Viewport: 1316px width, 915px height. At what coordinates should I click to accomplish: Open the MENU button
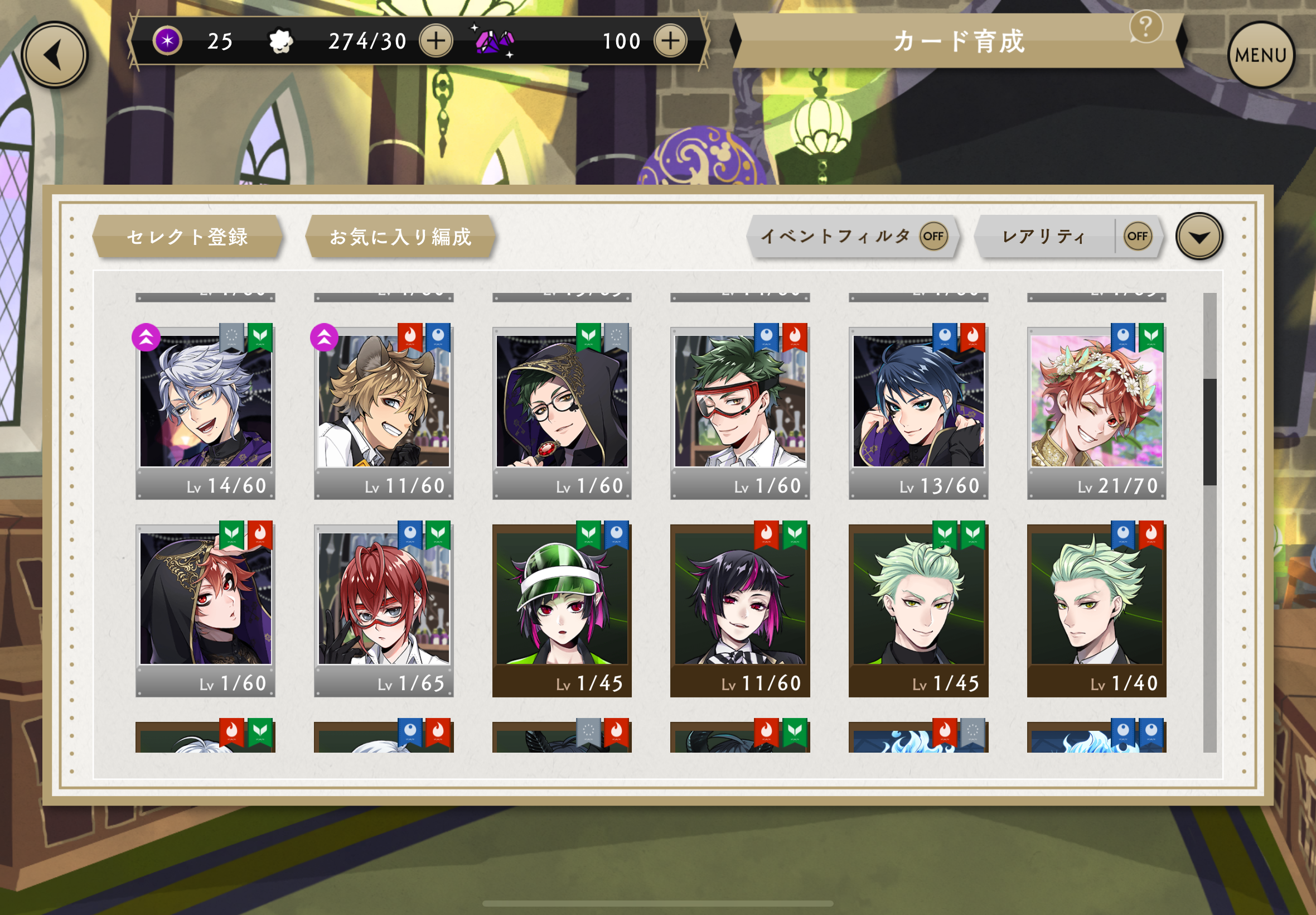1260,56
